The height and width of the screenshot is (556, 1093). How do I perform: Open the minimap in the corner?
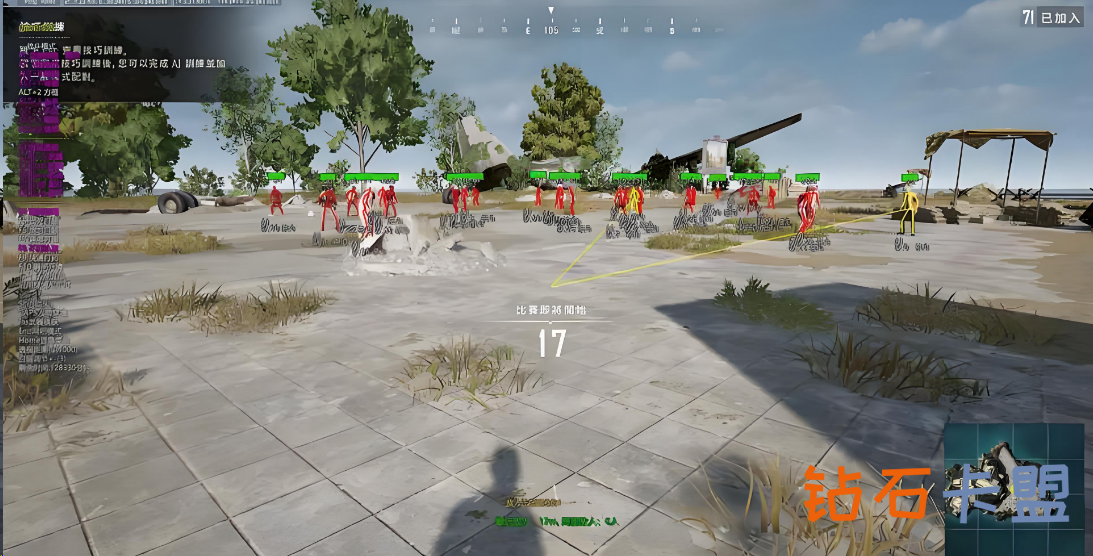[x=1014, y=488]
